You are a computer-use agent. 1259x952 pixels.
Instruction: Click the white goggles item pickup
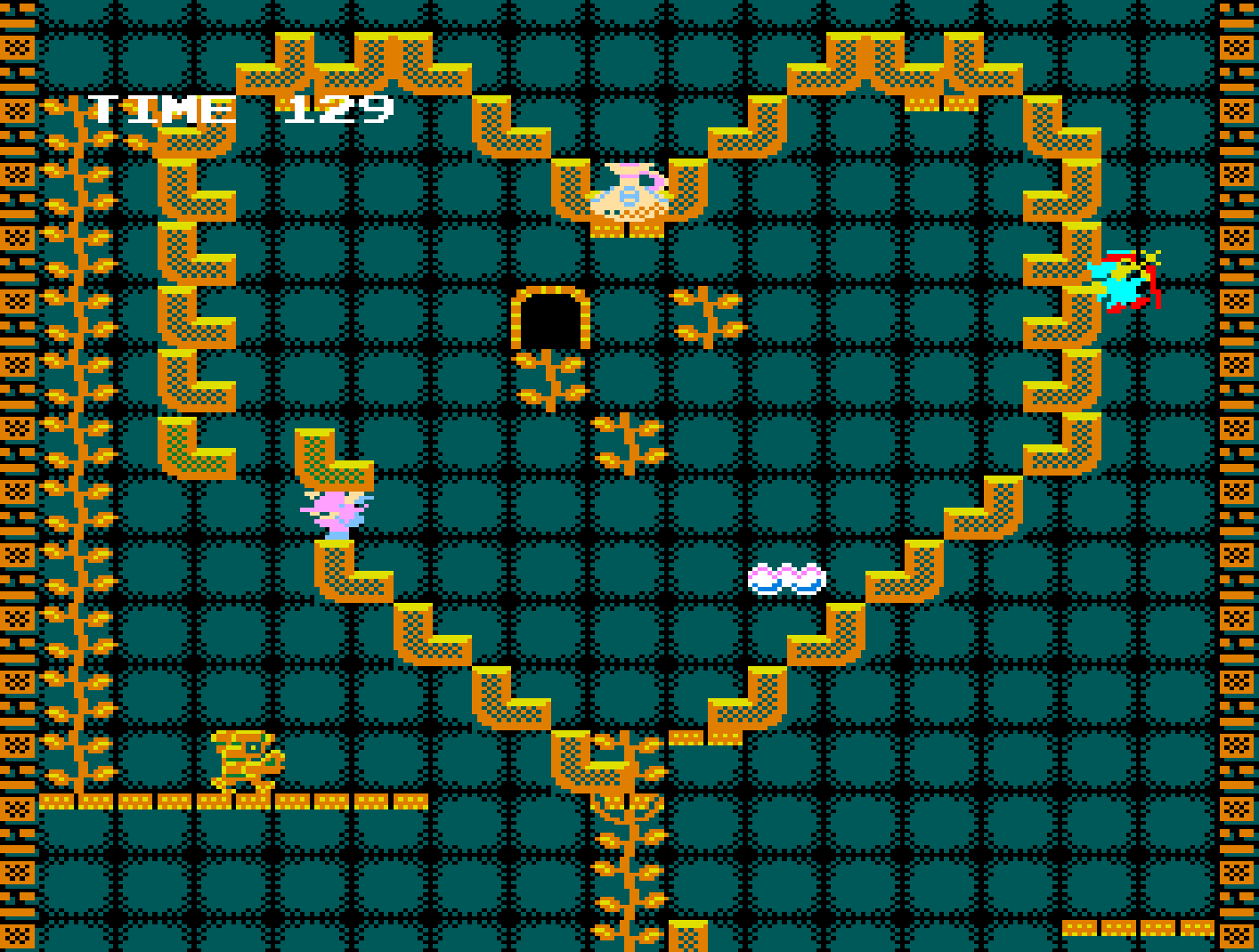point(787,577)
